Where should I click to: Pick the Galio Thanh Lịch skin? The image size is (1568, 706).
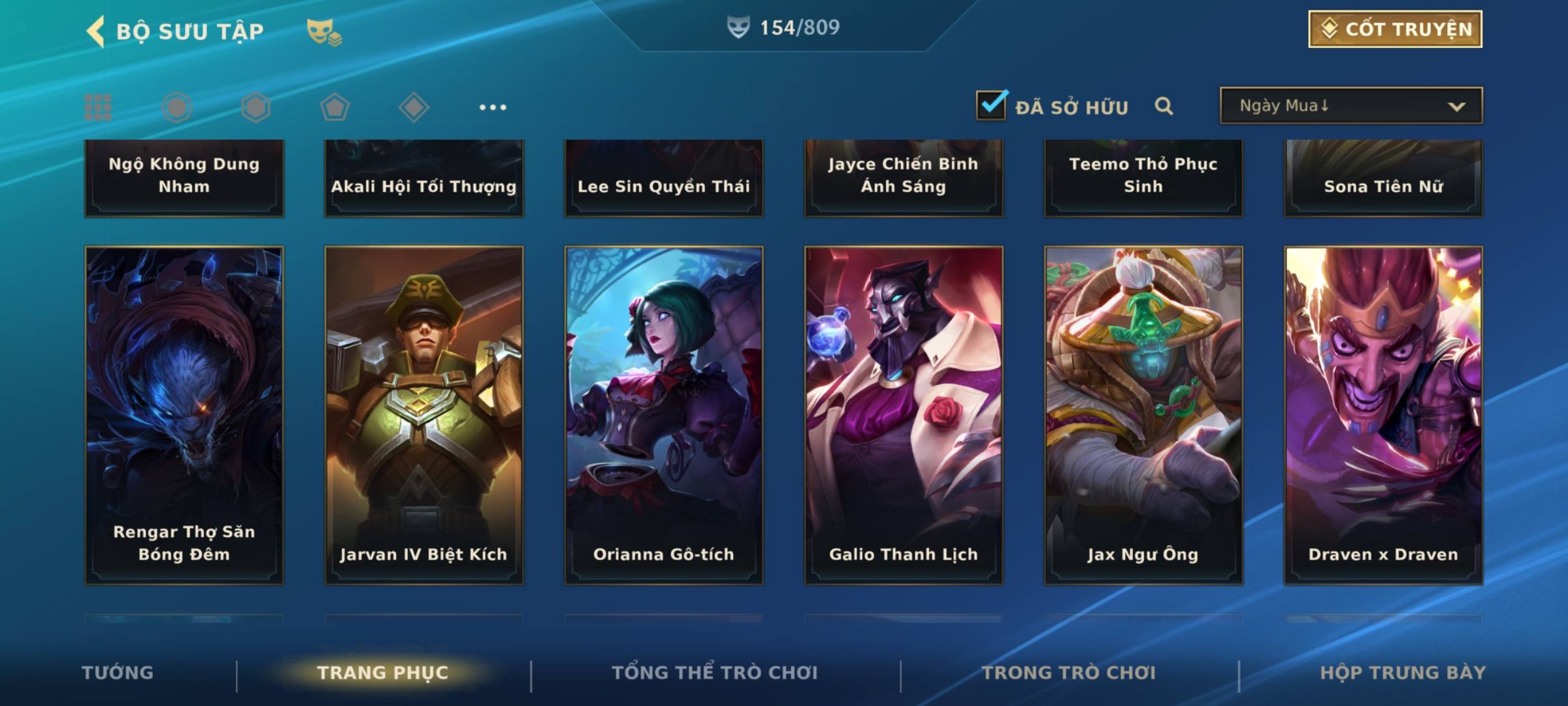click(904, 415)
